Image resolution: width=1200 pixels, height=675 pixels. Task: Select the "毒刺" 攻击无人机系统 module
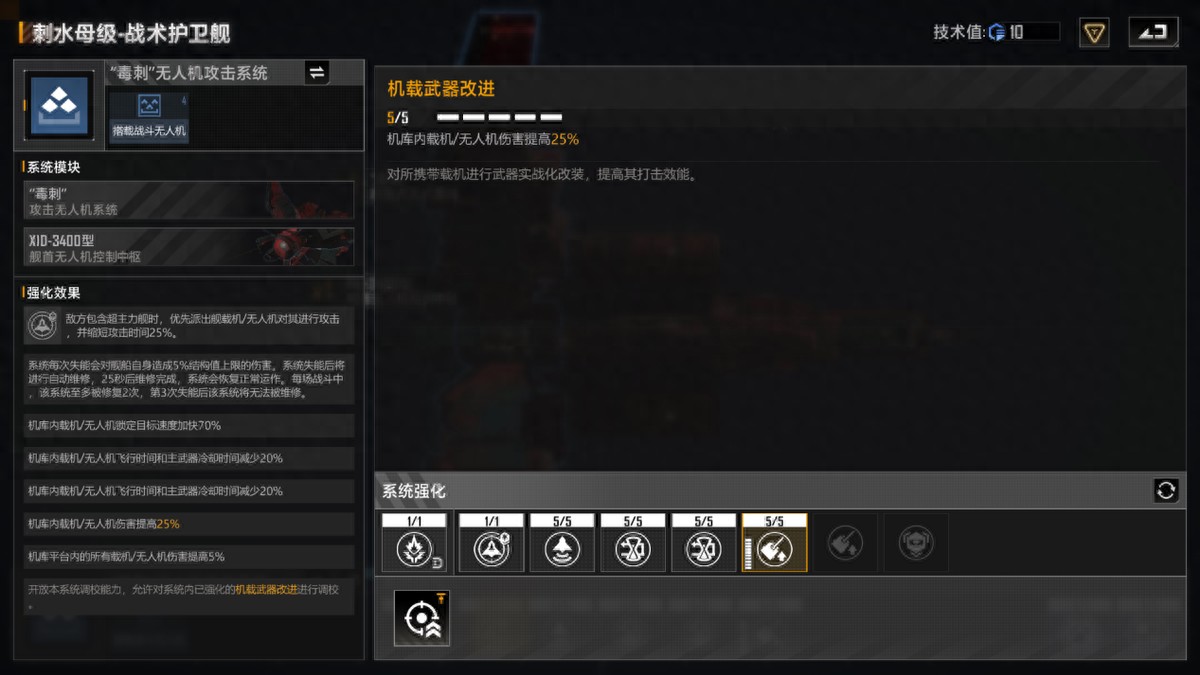[x=189, y=200]
